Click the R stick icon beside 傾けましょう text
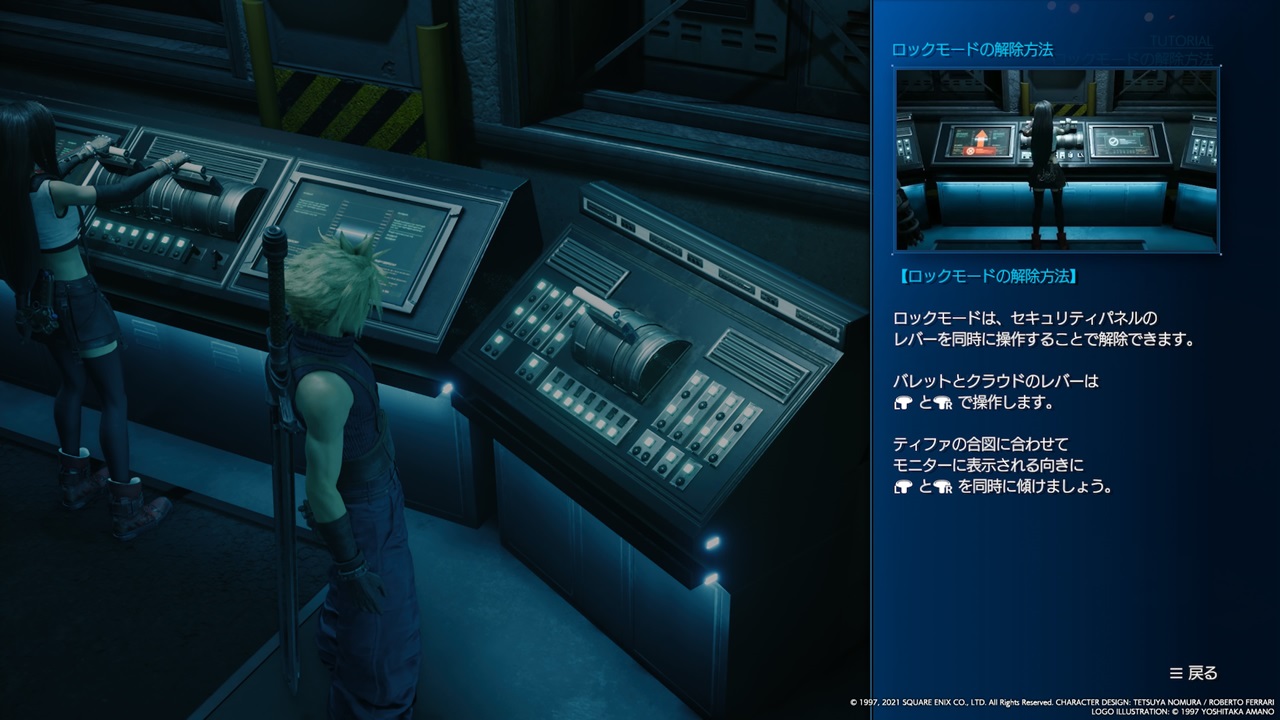This screenshot has width=1280, height=720. point(943,486)
